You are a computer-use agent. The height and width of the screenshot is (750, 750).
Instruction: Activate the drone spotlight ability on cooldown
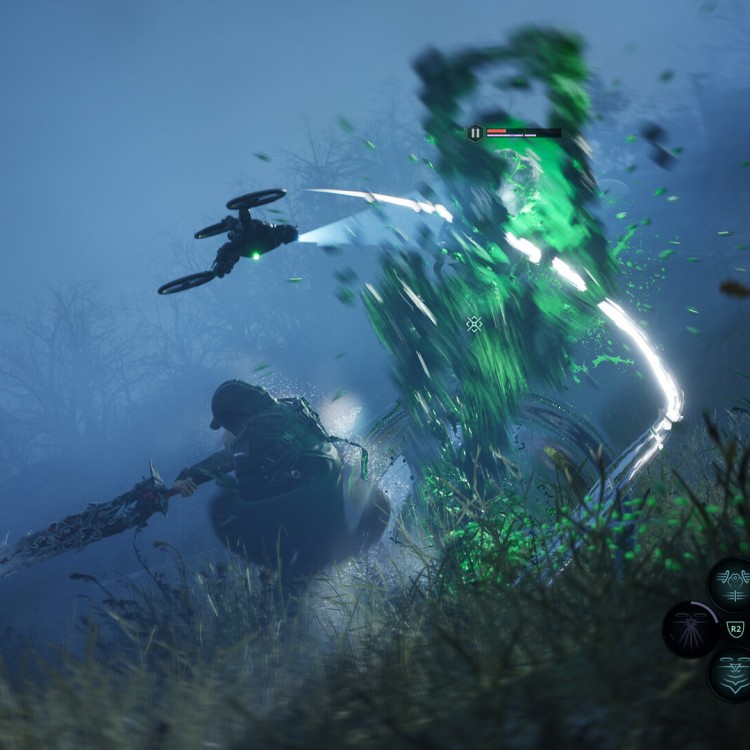tap(691, 629)
